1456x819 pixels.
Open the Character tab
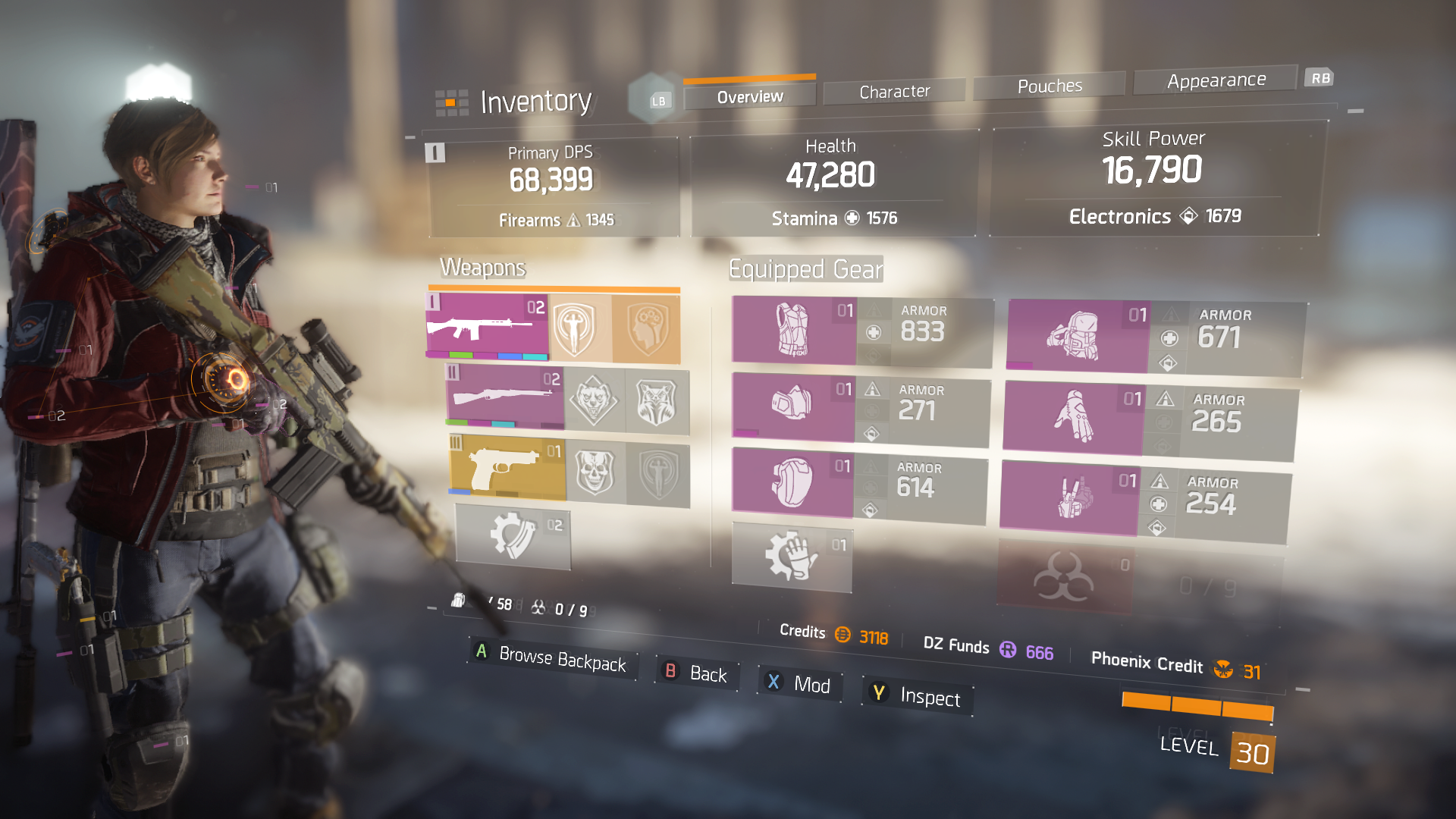tap(894, 92)
